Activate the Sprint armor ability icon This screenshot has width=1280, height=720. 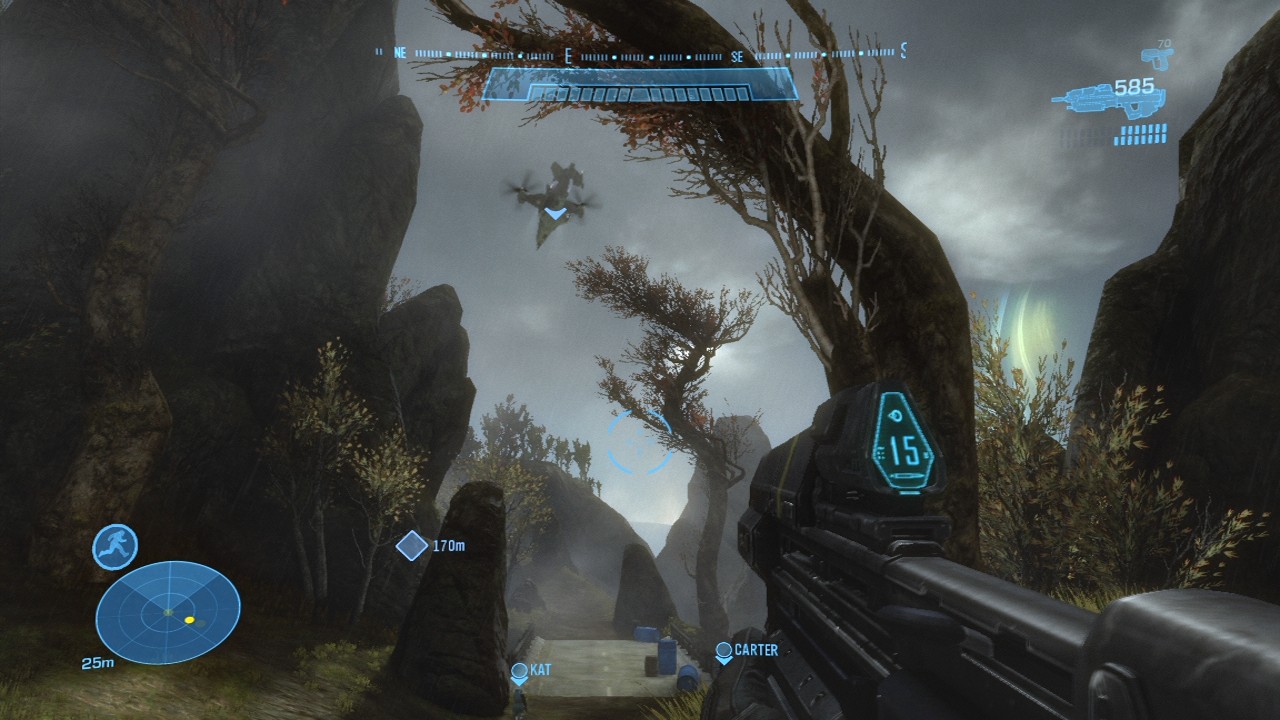click(x=115, y=547)
